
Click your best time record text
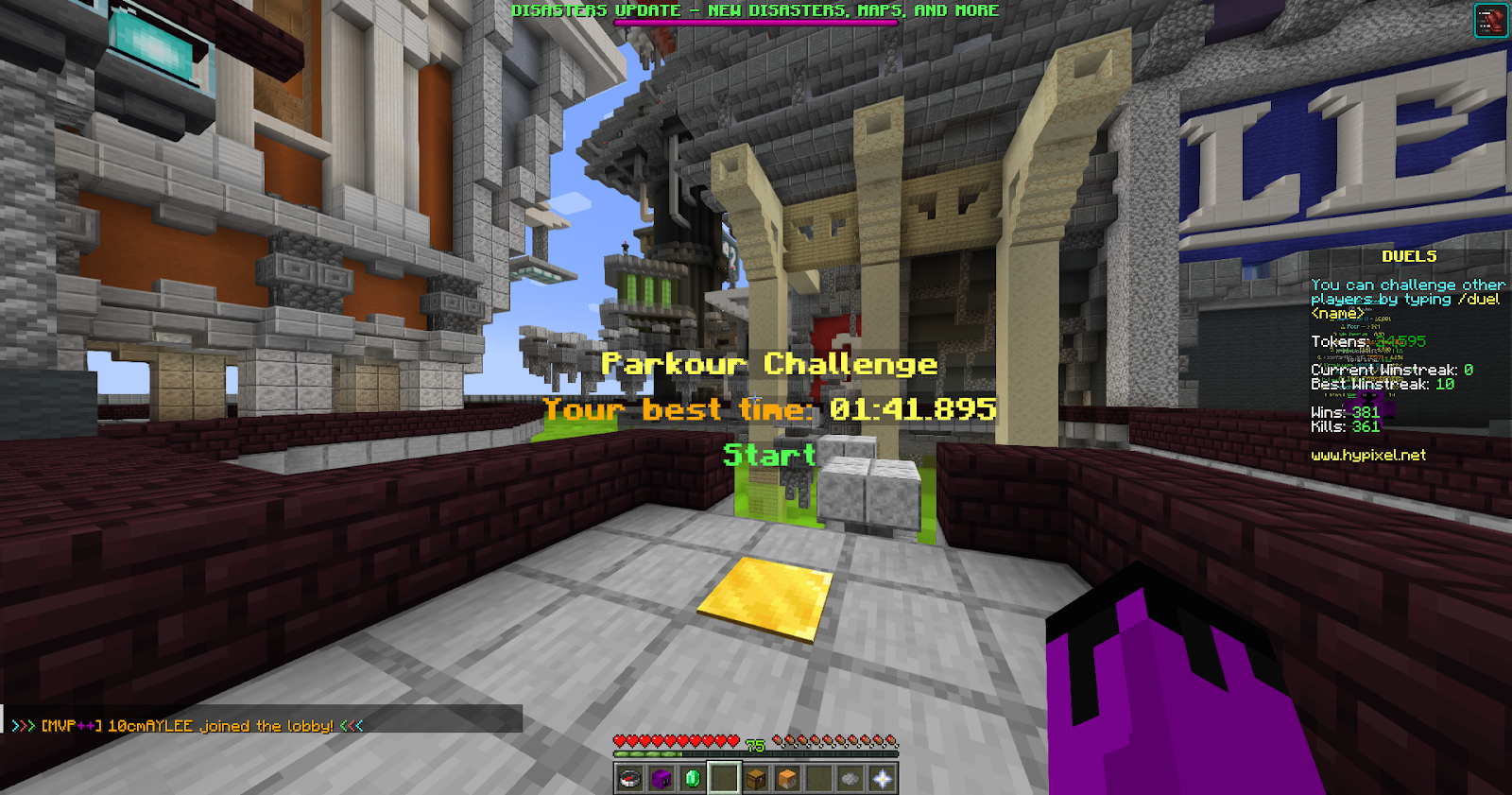(771, 409)
